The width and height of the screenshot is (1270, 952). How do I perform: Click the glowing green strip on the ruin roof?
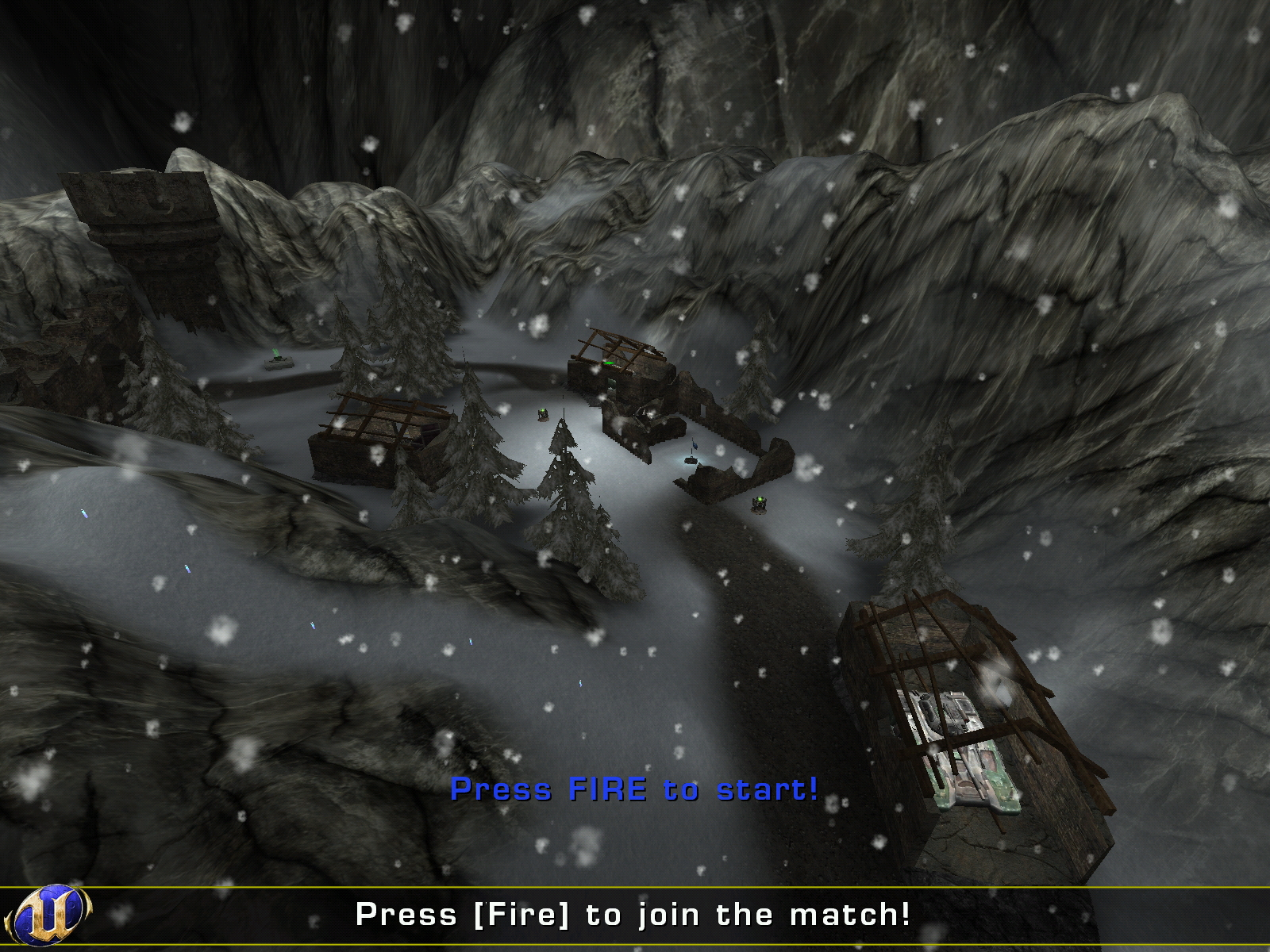608,361
